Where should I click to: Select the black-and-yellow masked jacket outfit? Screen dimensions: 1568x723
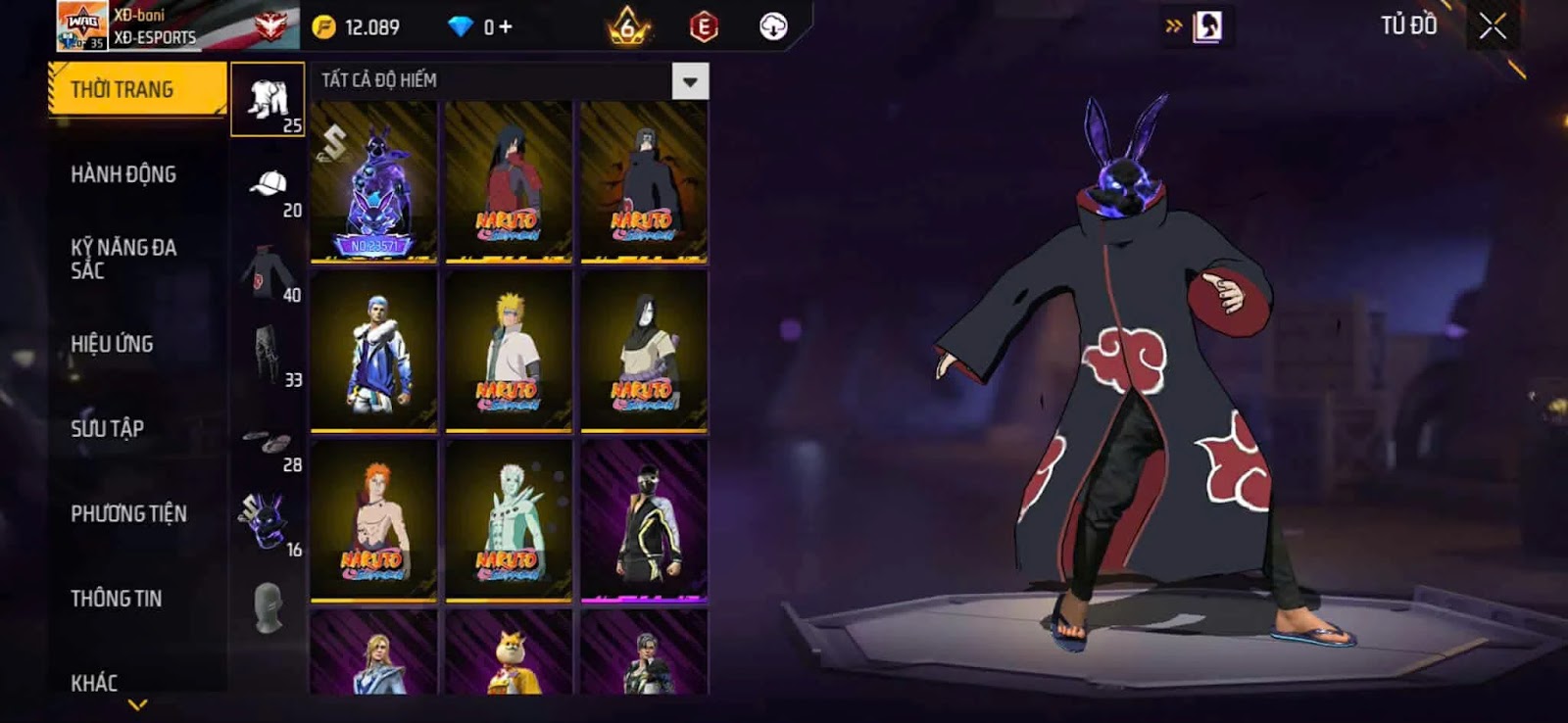point(644,520)
